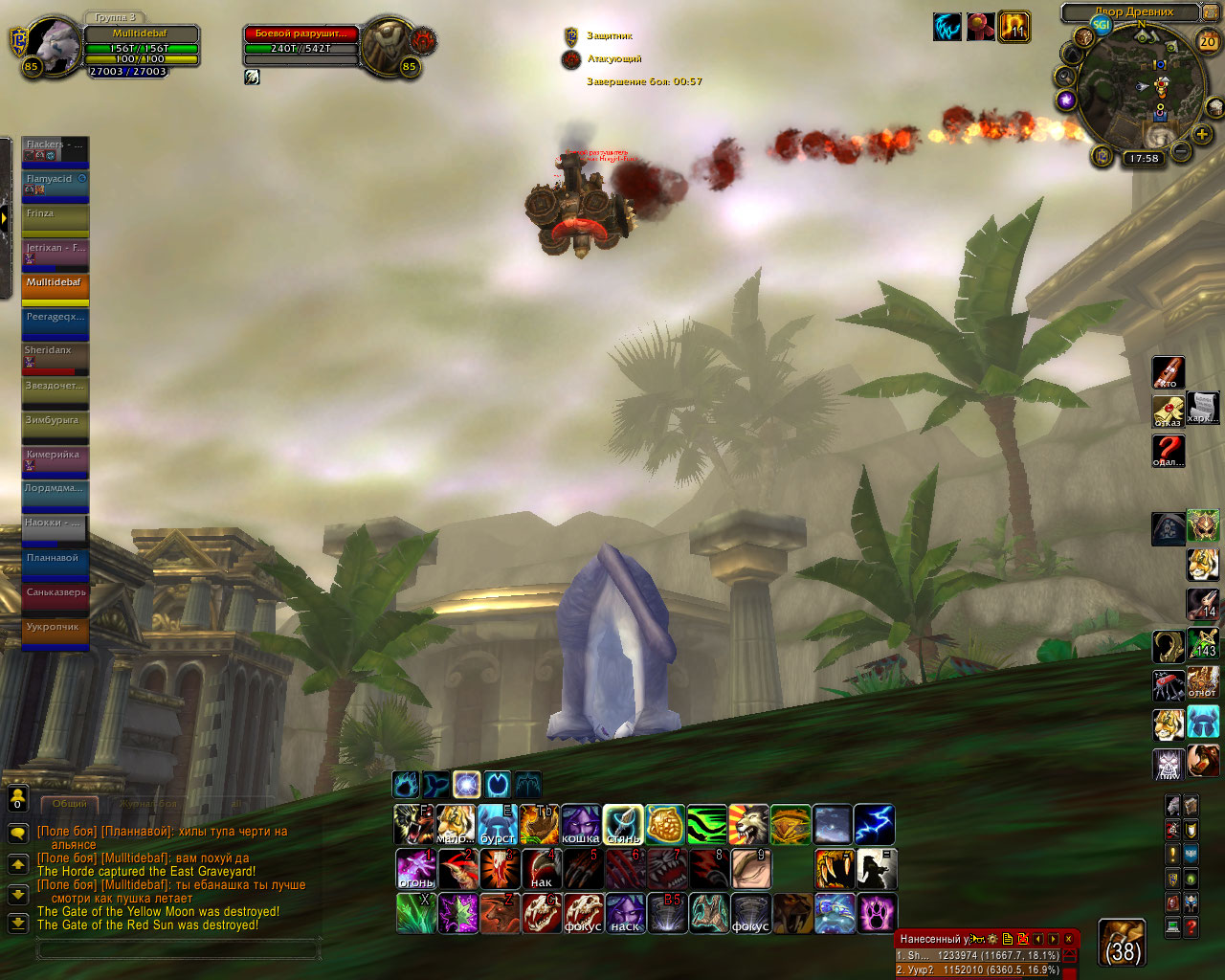
Task: Click the red question mark macro button
Action: pyautogui.click(x=1168, y=450)
